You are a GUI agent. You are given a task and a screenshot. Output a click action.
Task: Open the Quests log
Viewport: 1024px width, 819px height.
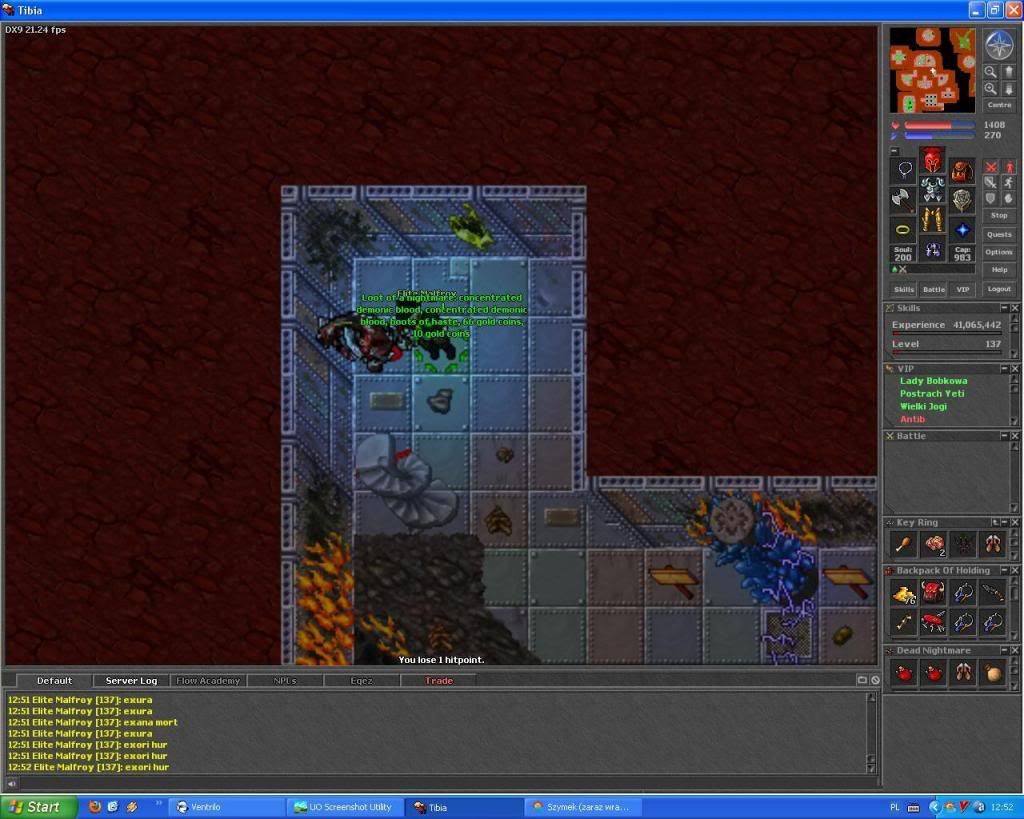(999, 234)
